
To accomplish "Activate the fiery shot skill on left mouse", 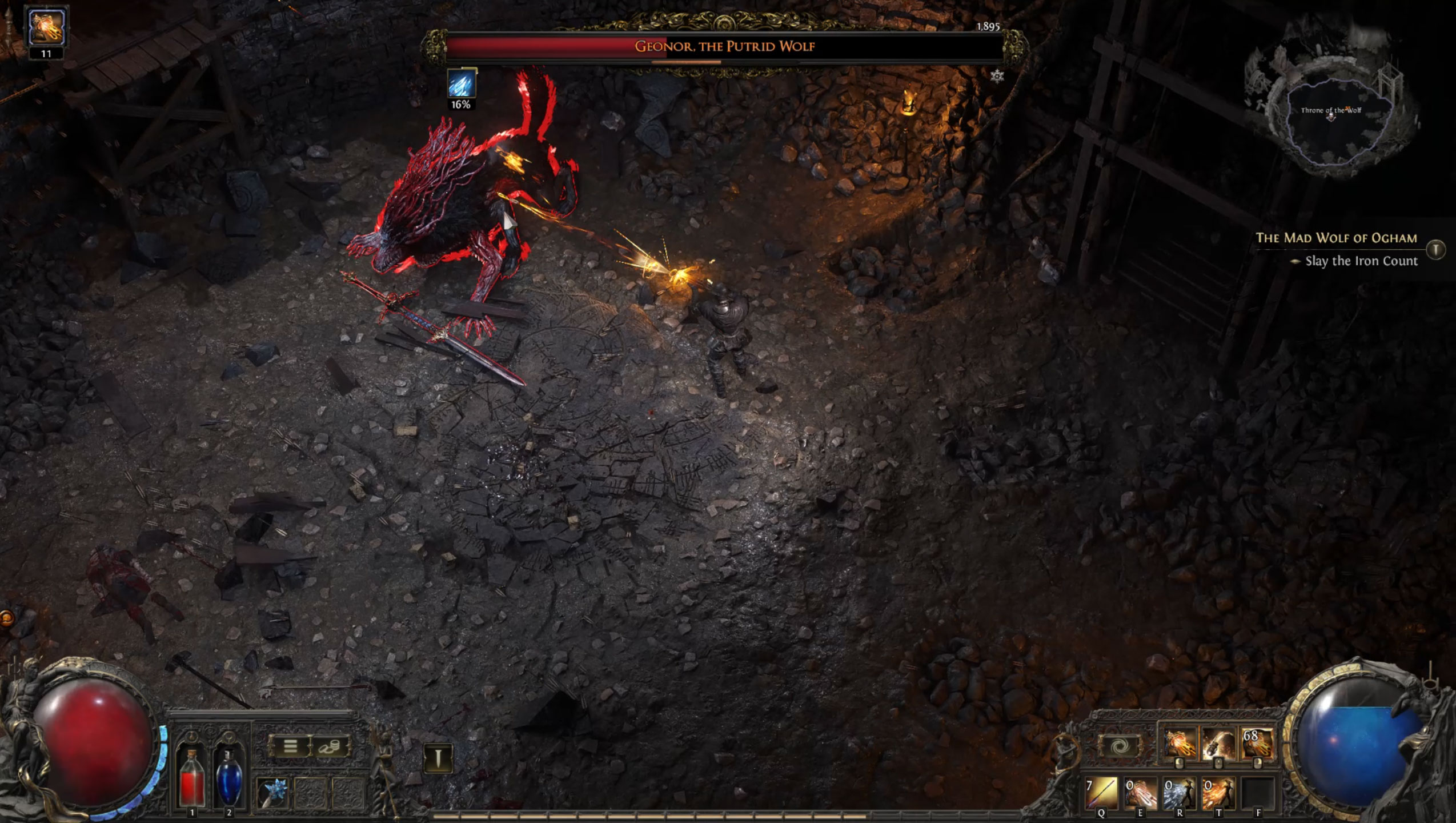I will (x=1179, y=744).
